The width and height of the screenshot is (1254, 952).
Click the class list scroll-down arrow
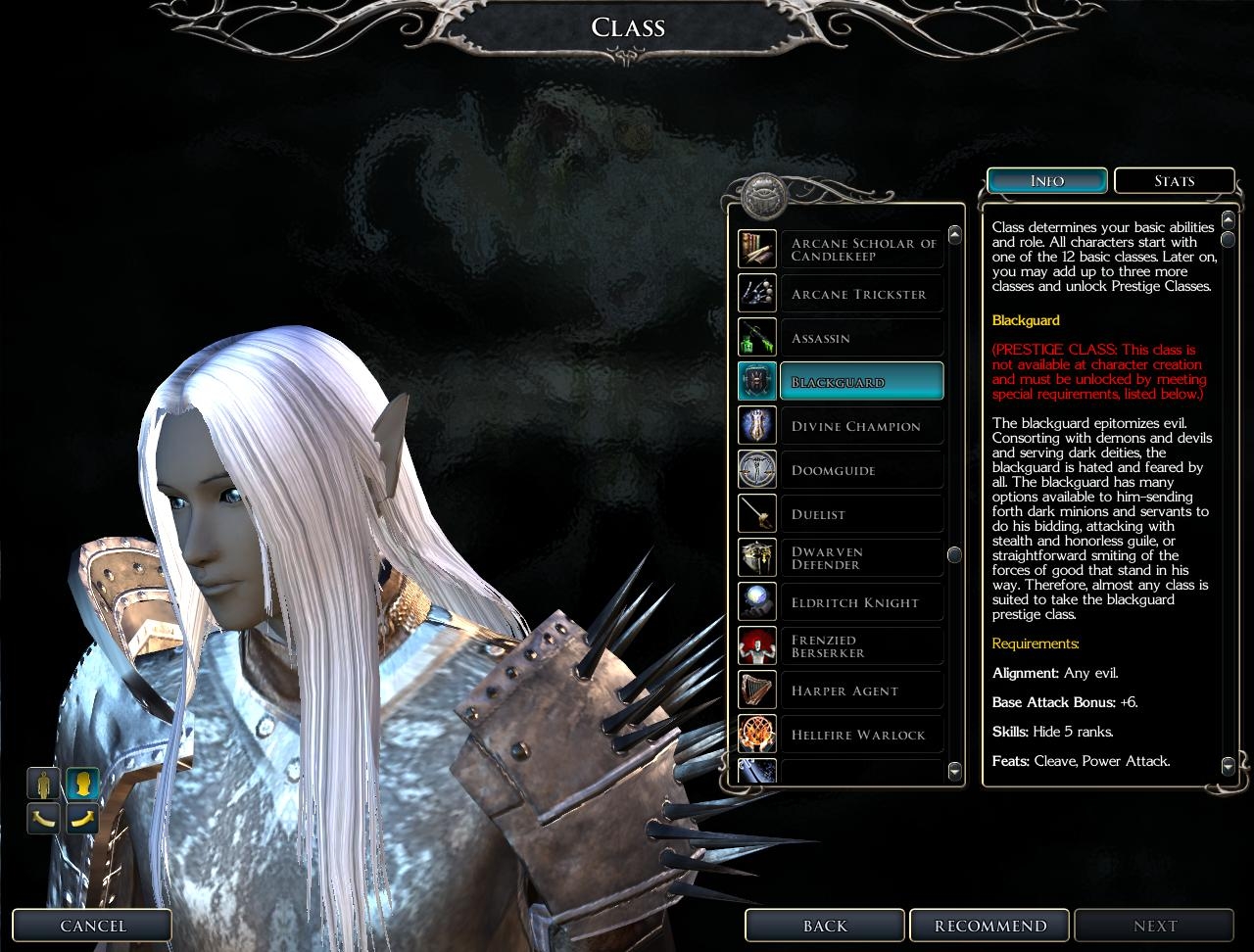(955, 772)
